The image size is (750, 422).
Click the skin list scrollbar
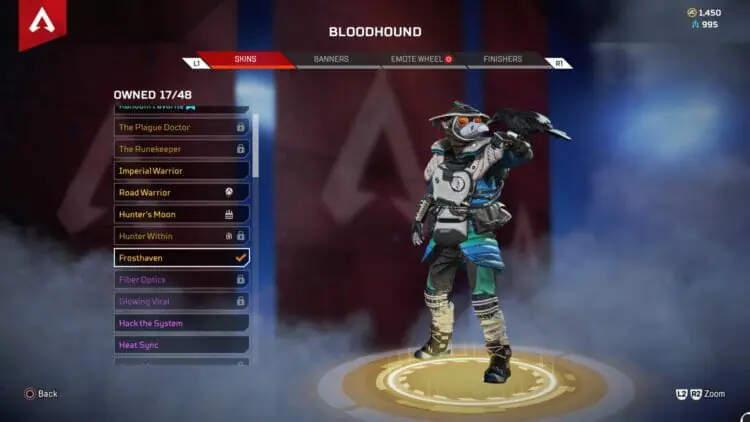(256, 145)
